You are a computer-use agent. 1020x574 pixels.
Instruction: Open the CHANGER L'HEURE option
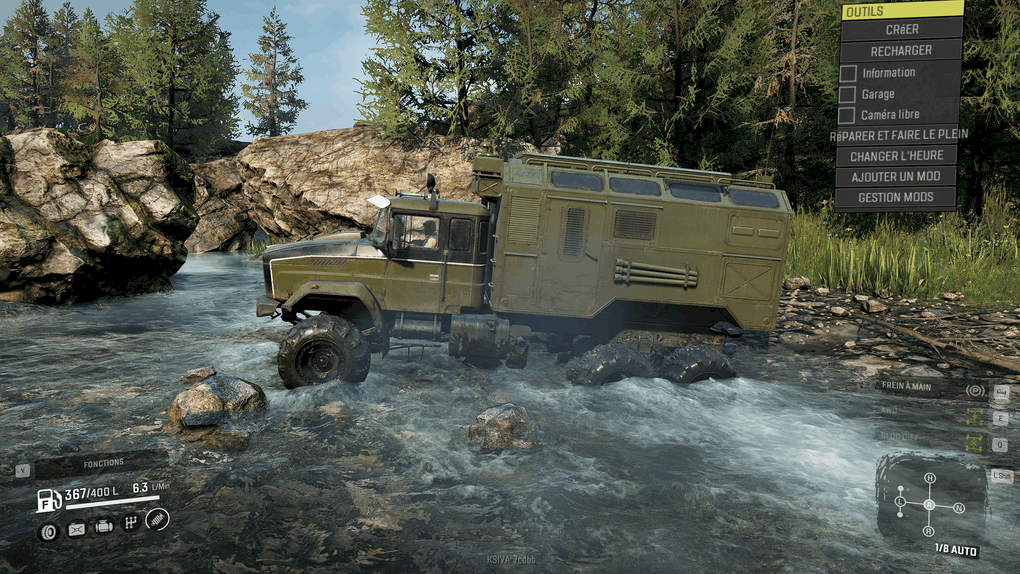[x=895, y=156]
